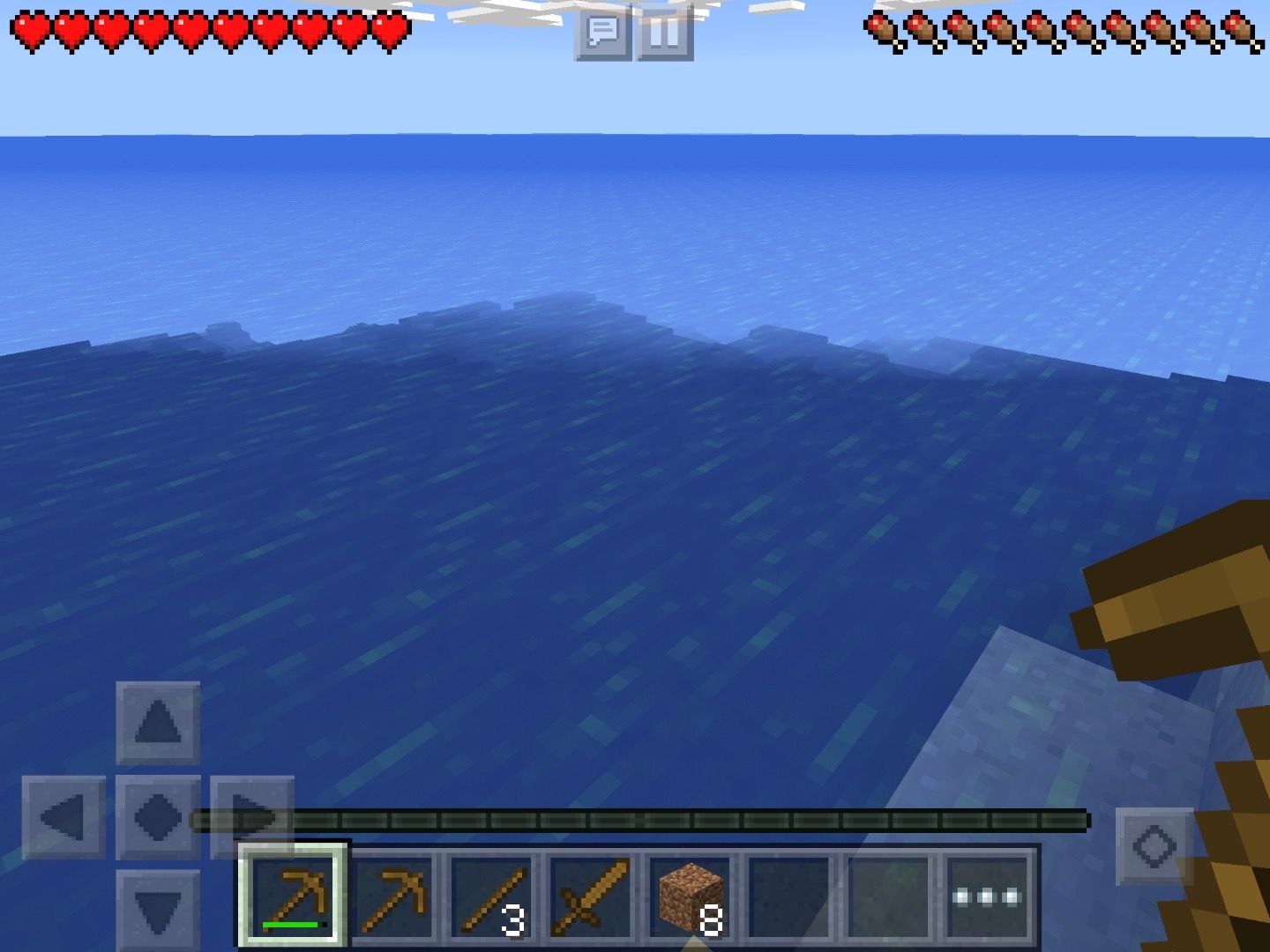Tap the left arrow on the D-pad
Image resolution: width=1270 pixels, height=952 pixels.
(x=63, y=817)
